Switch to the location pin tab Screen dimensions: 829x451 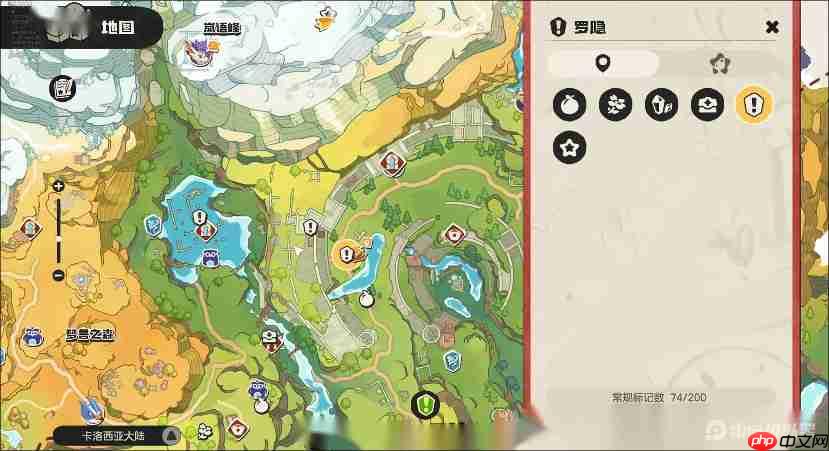click(602, 64)
